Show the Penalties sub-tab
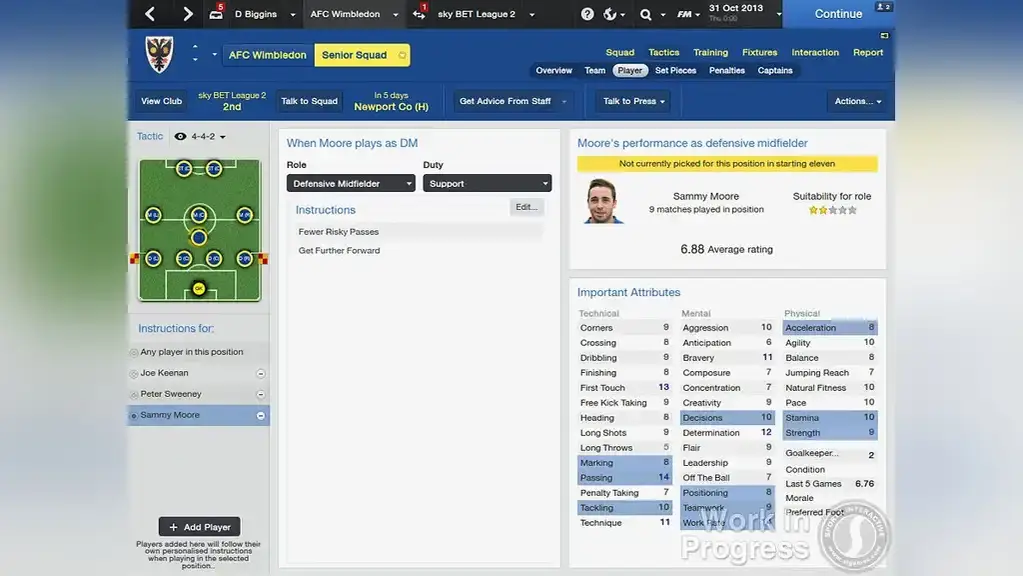Viewport: 1023px width, 576px height. (x=727, y=71)
